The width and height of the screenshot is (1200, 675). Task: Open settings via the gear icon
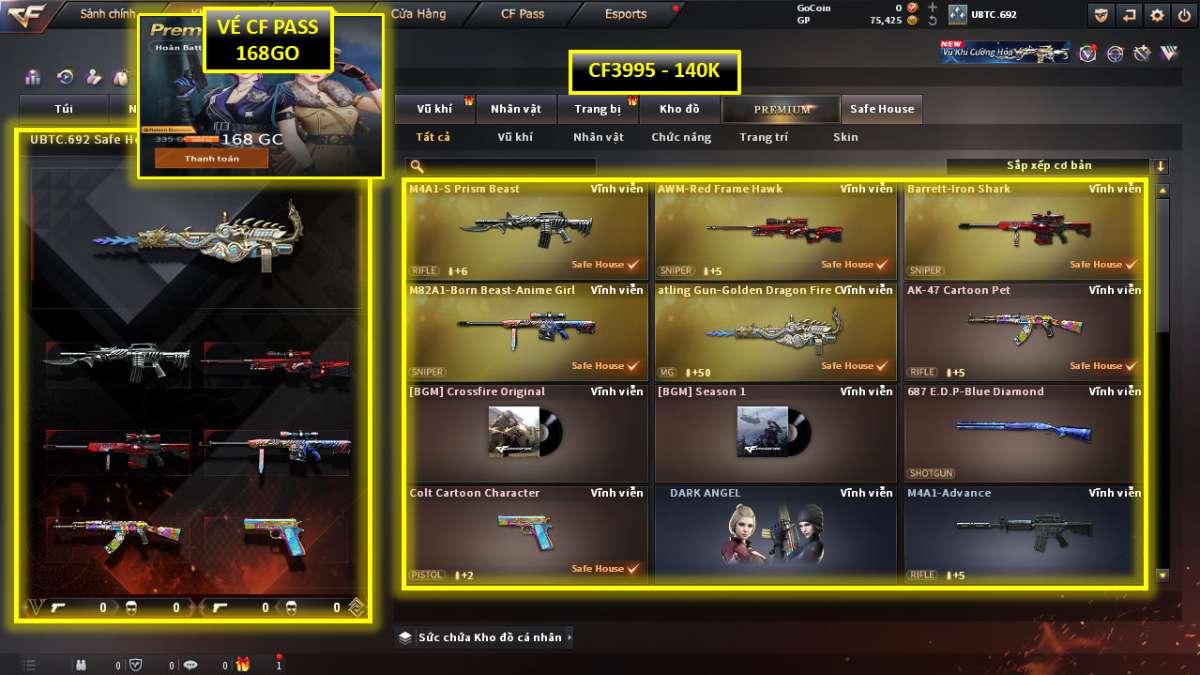coord(1157,15)
